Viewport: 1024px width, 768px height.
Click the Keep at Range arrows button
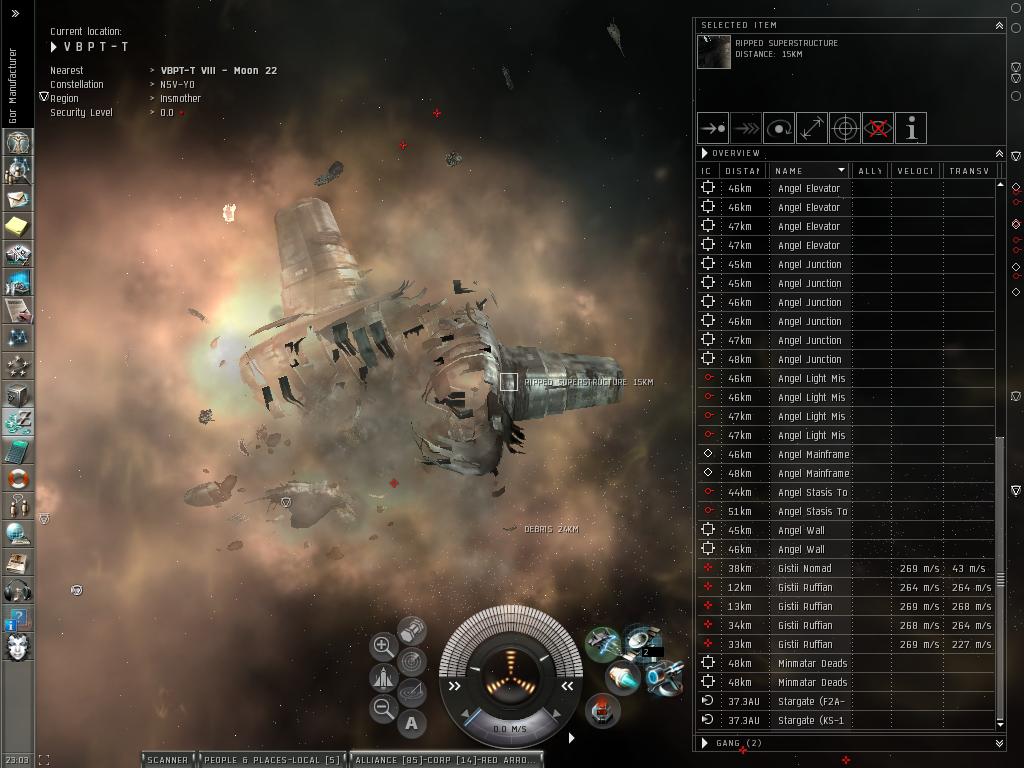pyautogui.click(x=812, y=128)
